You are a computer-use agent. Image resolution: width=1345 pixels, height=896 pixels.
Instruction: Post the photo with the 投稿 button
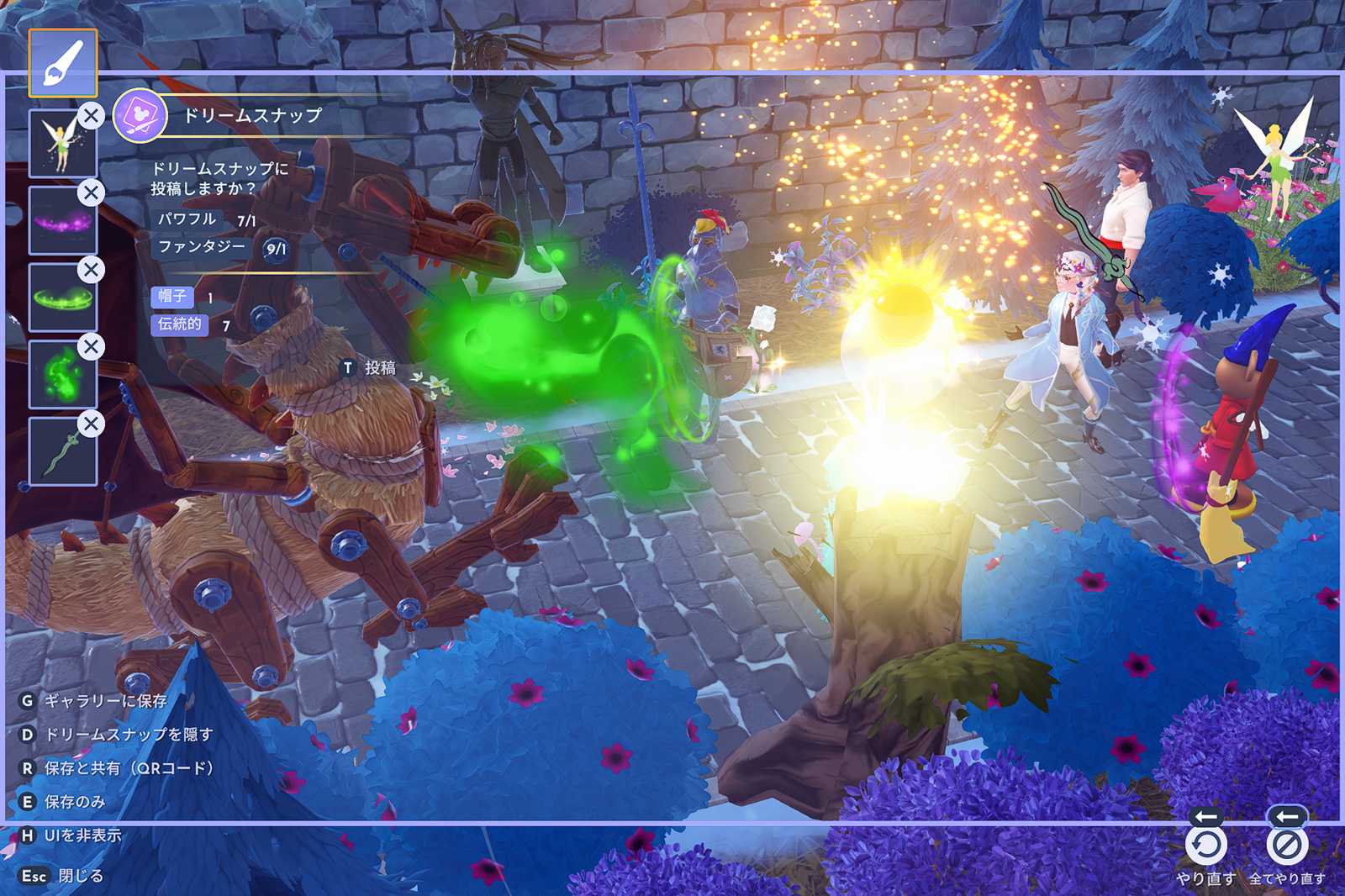[x=370, y=368]
